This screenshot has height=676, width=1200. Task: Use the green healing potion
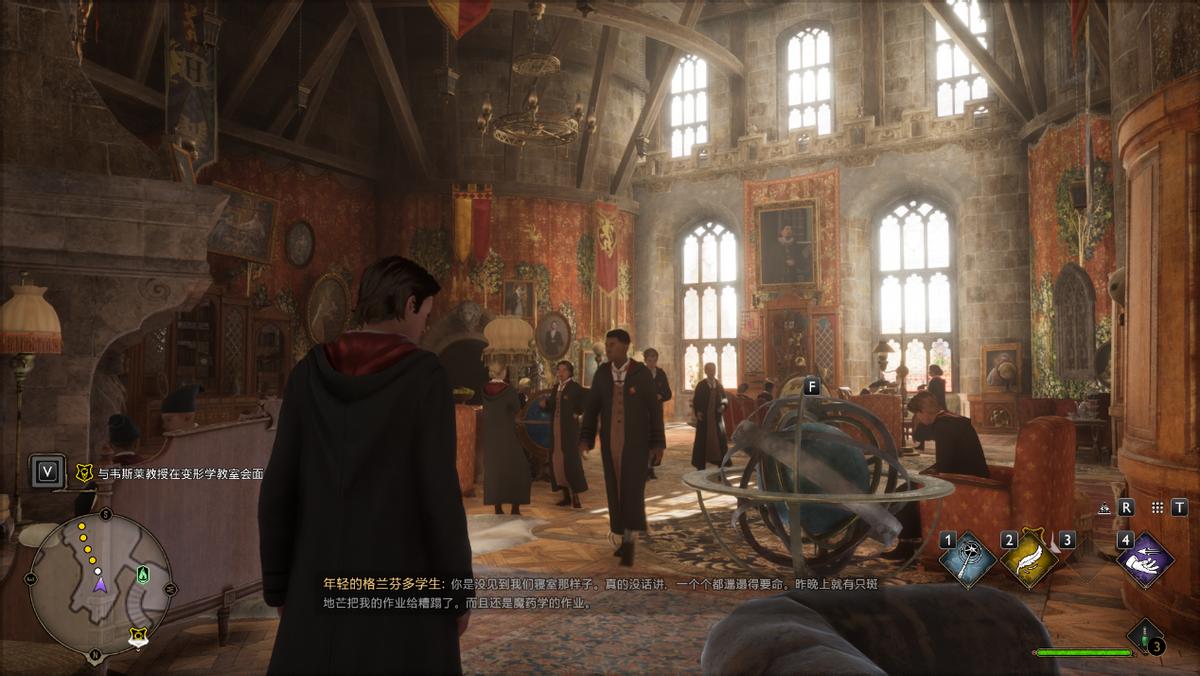pos(1144,636)
